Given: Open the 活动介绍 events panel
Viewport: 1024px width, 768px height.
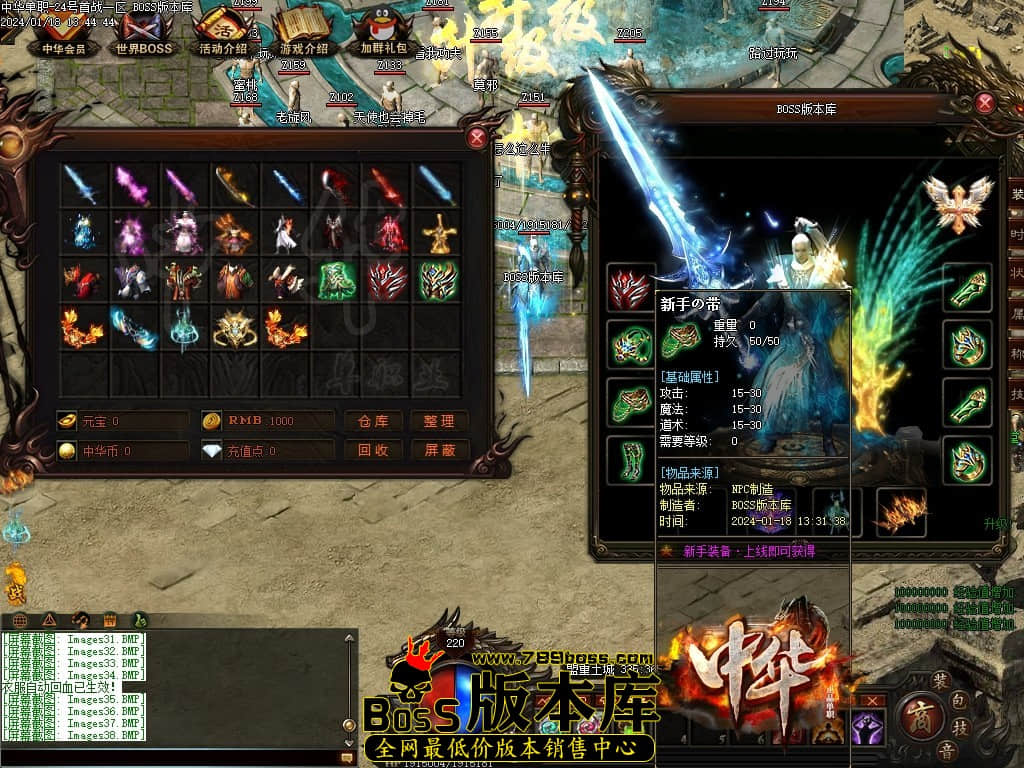Looking at the screenshot, I should point(222,32).
